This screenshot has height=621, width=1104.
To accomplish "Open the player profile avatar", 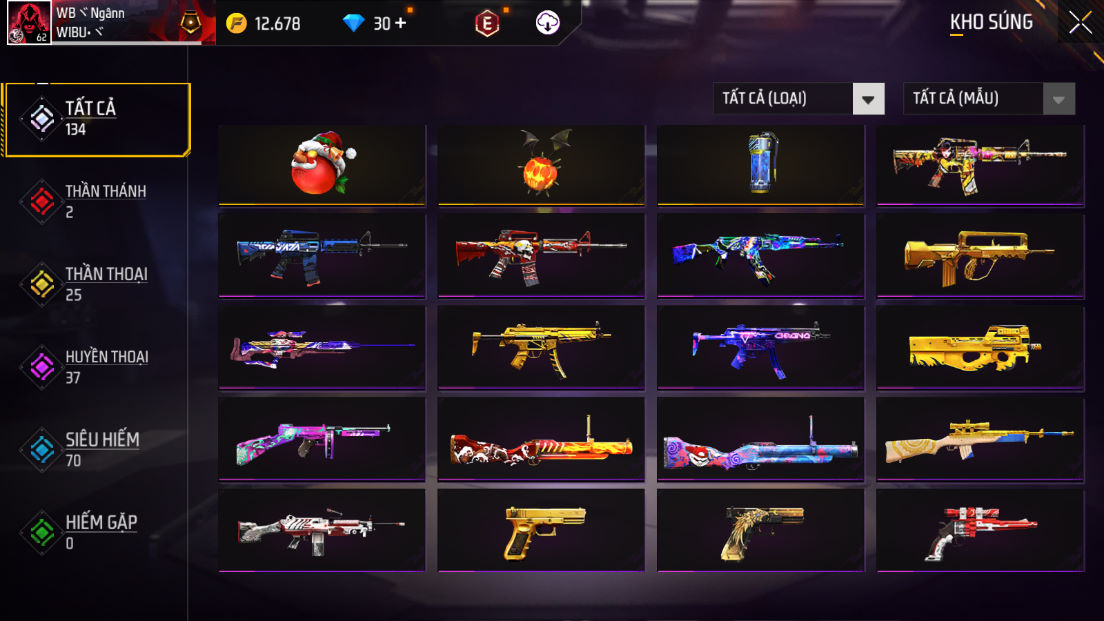I will tap(29, 22).
